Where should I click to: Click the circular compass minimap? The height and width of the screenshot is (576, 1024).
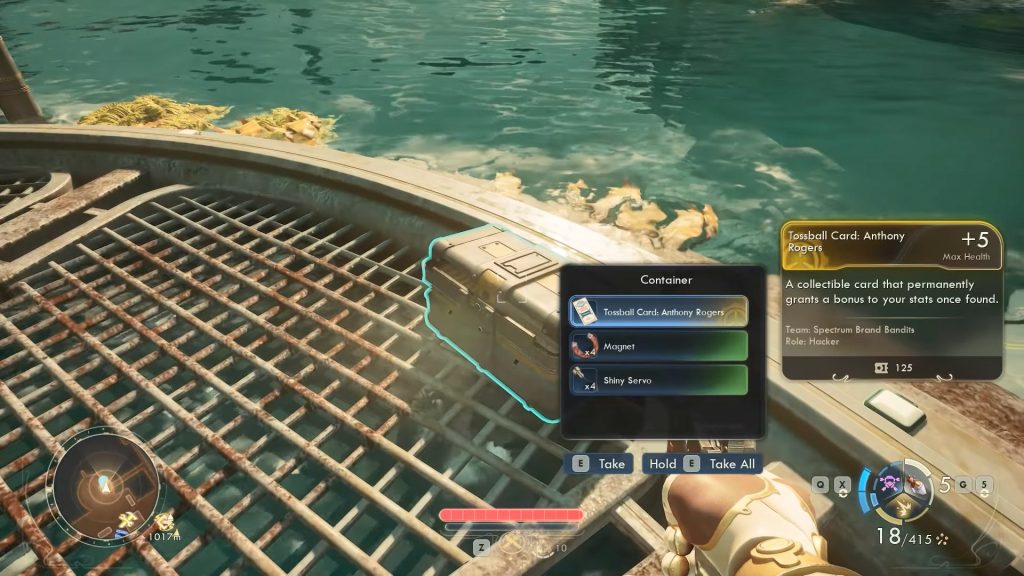pyautogui.click(x=105, y=485)
